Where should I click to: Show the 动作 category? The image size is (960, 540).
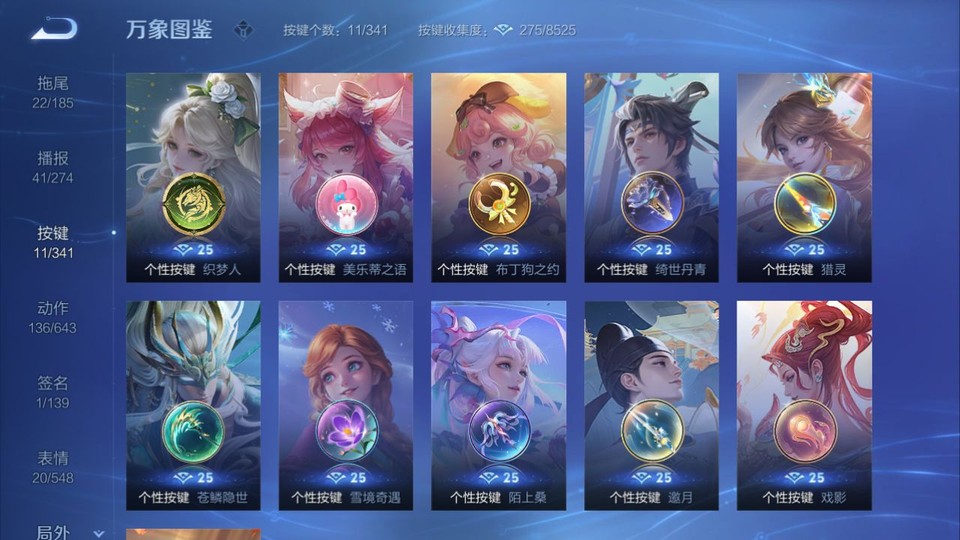54,316
